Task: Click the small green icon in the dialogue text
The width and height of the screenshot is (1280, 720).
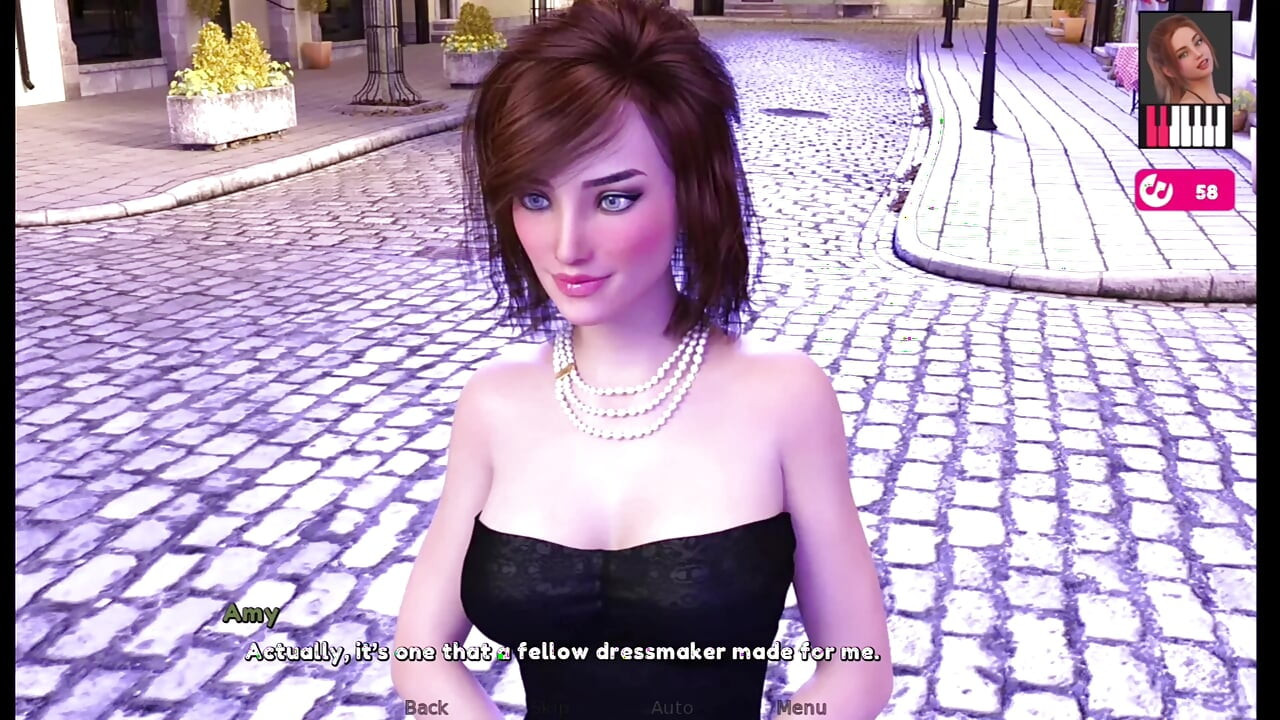Action: pyautogui.click(x=501, y=651)
